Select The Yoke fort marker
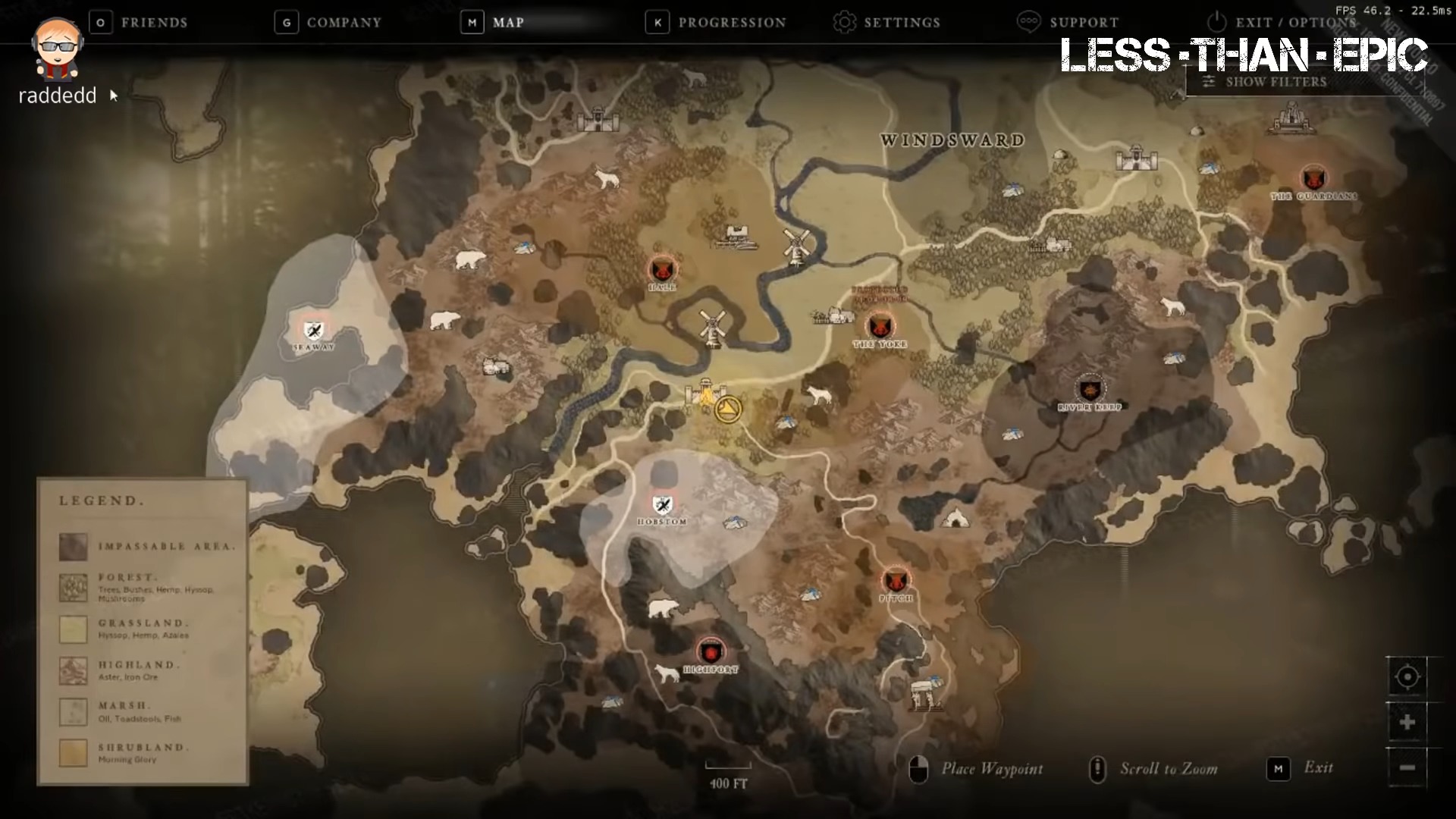 point(880,325)
